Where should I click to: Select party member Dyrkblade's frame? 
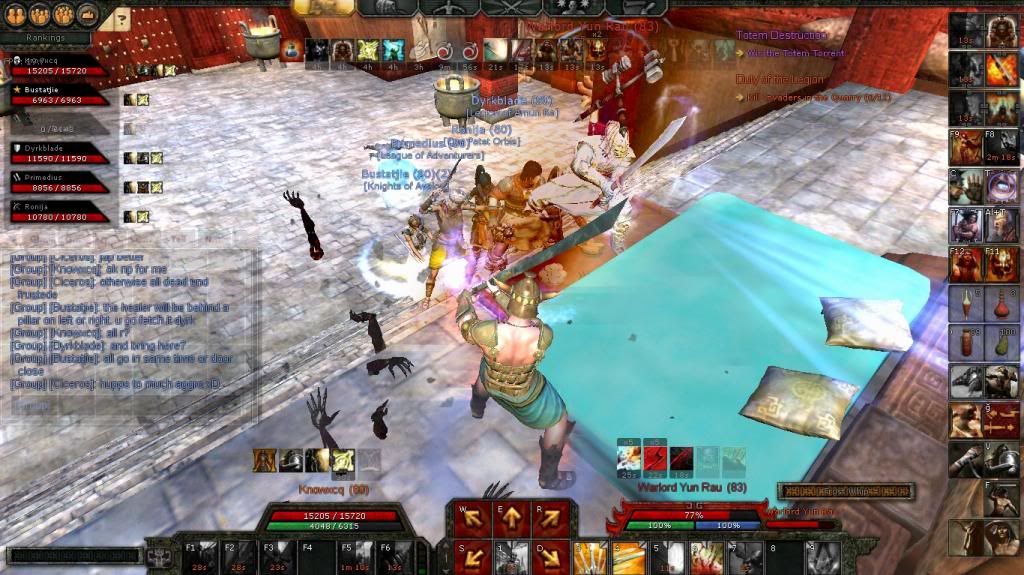coord(60,153)
